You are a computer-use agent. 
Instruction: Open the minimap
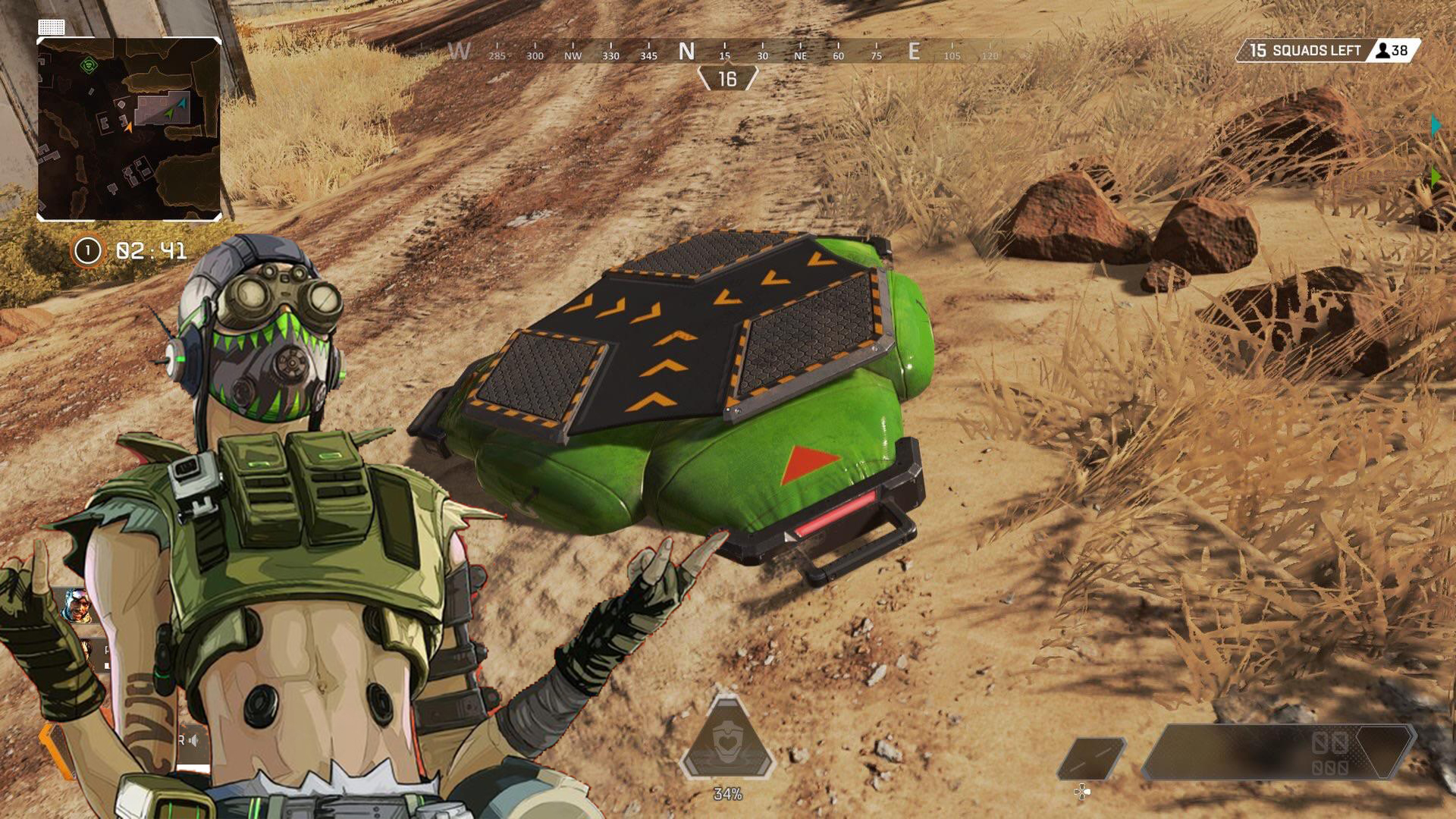tap(129, 129)
